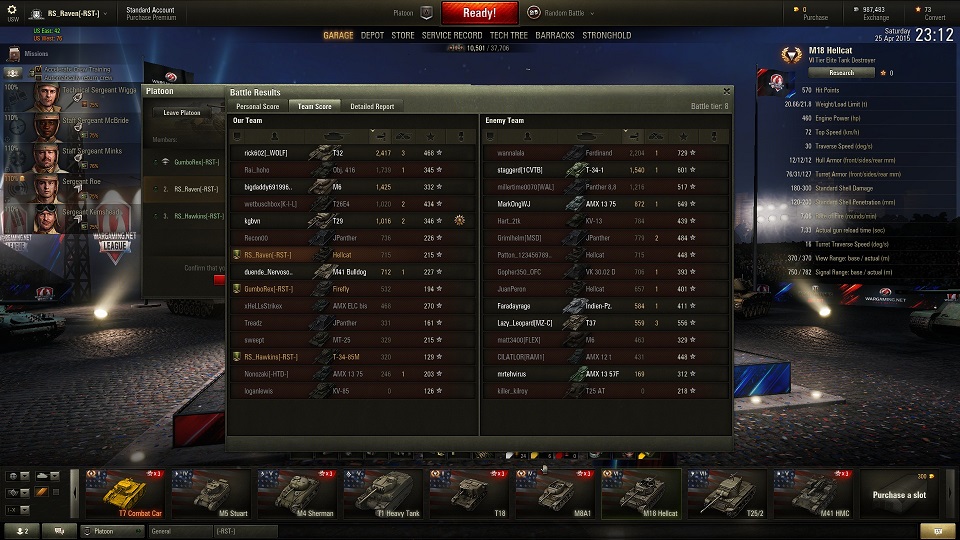This screenshot has width=960, height=540.
Task: Select rickb02 row in Our Team
Action: [x=350, y=153]
